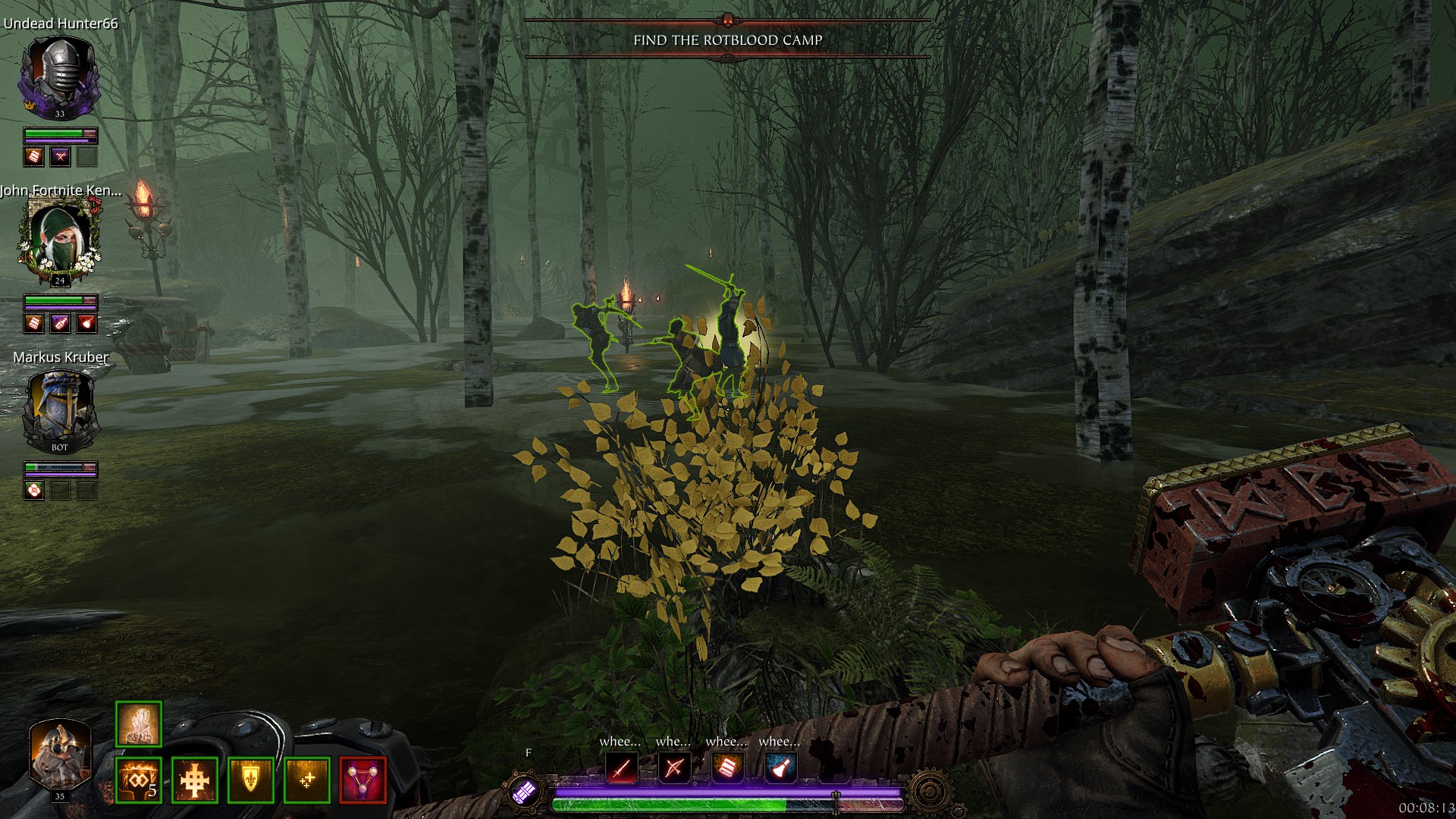Click the flaming chain-link buff with 5 stacks

(x=139, y=780)
